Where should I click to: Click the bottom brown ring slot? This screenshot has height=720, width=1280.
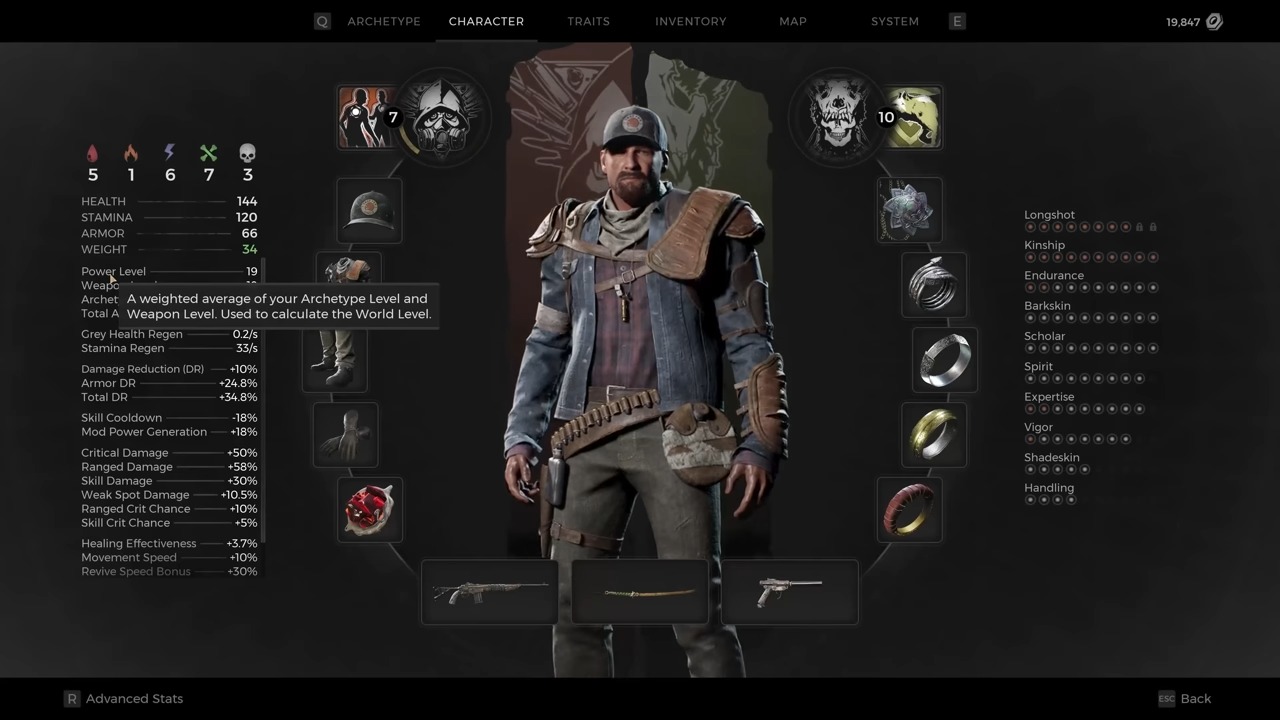908,510
